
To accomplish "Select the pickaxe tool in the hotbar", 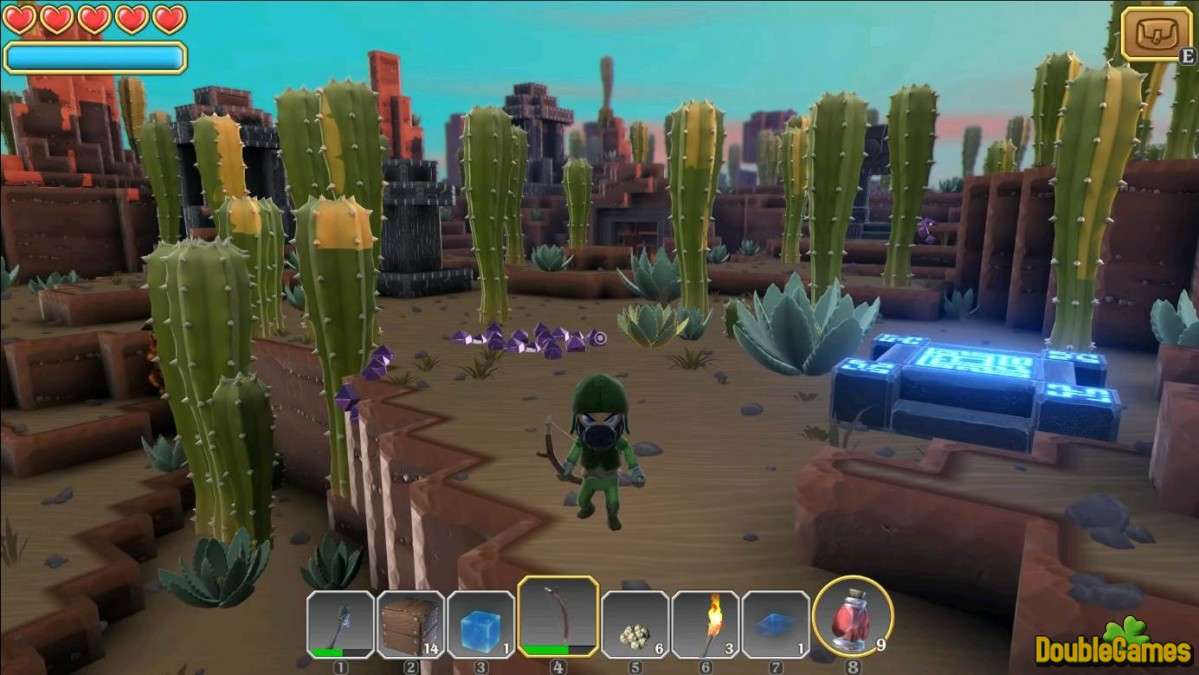I will click(x=340, y=624).
